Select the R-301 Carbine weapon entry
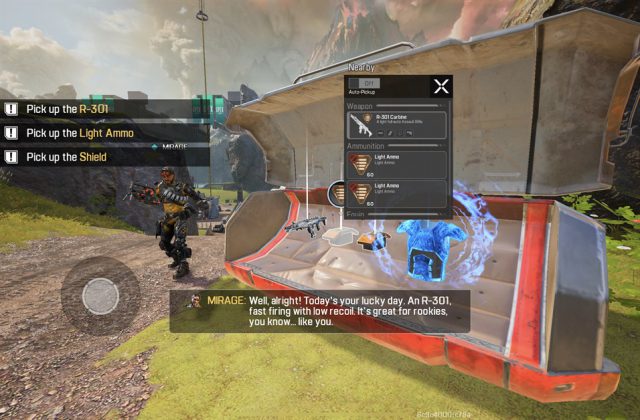The image size is (640, 420). tap(398, 125)
